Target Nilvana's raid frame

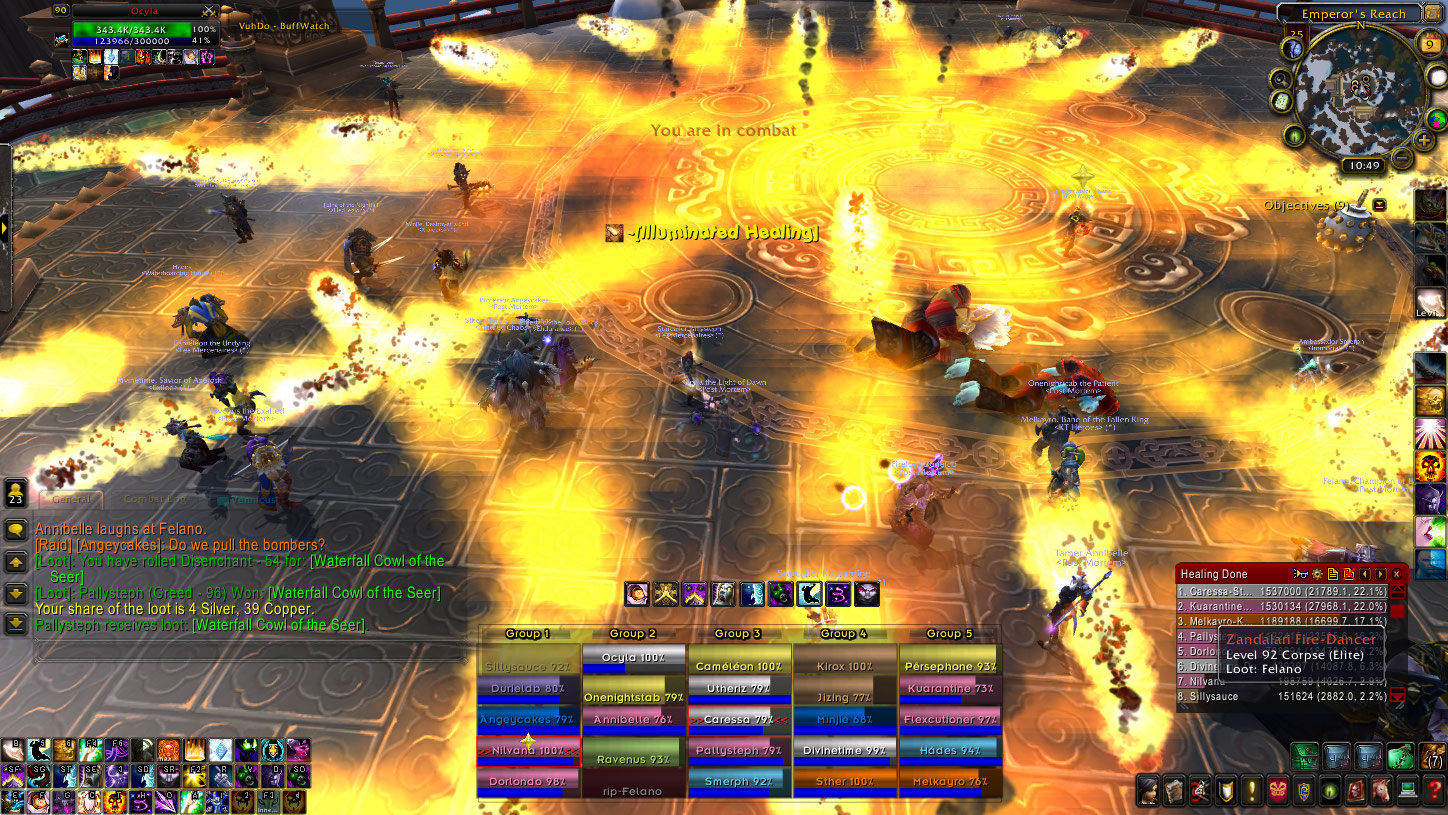528,750
